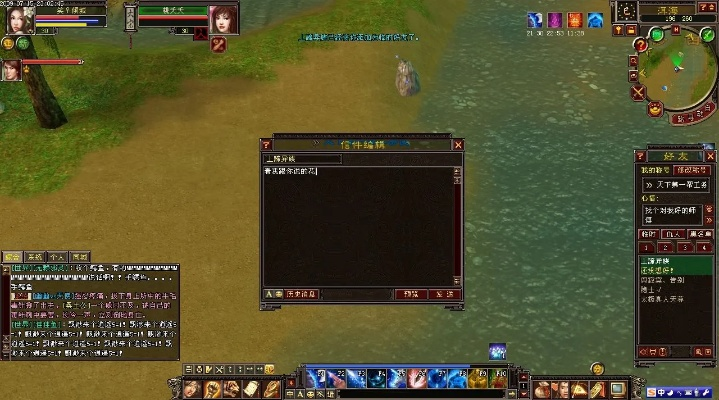Open the 历史消息 message history
719x400 pixels.
tap(303, 294)
